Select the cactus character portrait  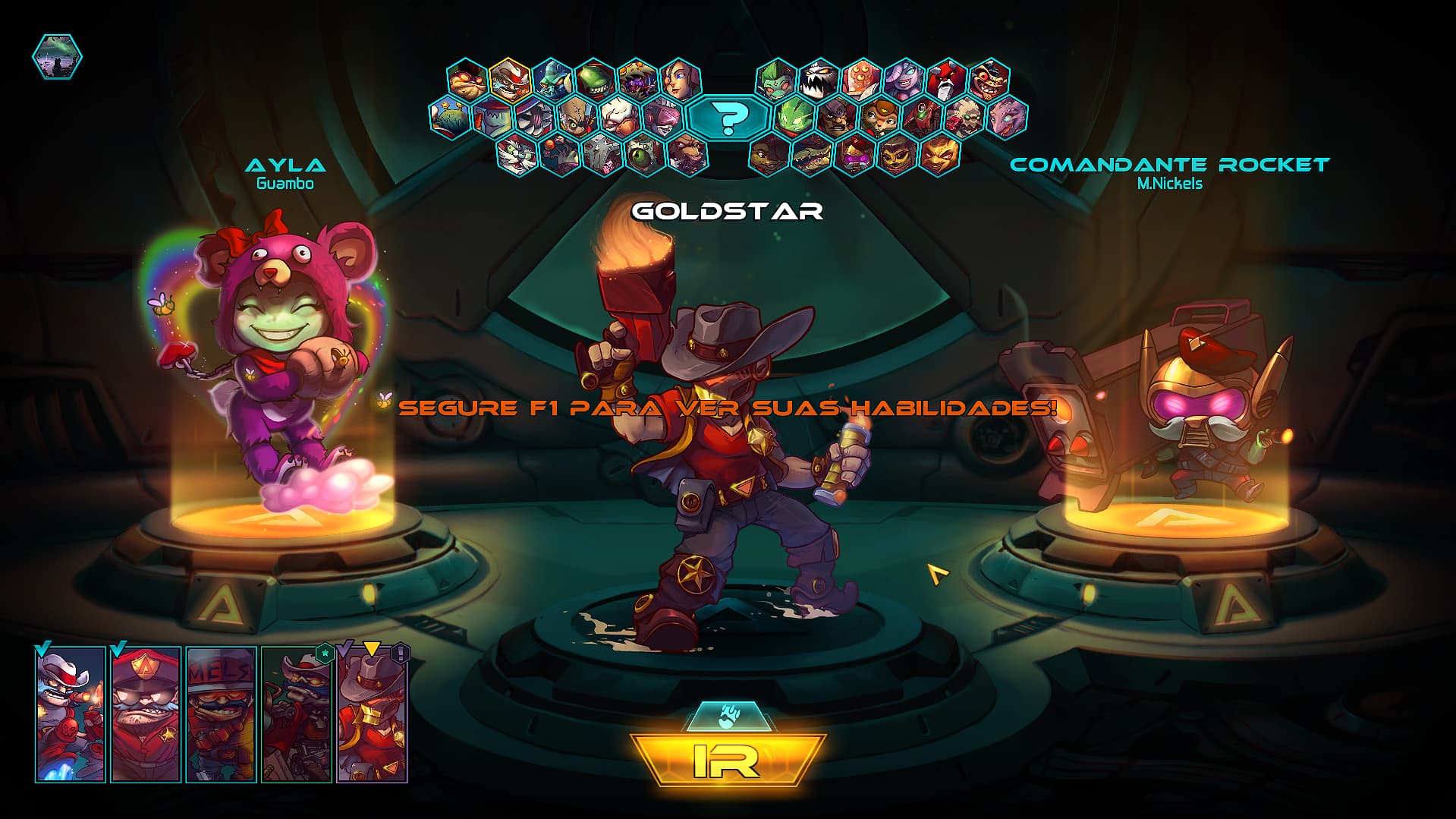pyautogui.click(x=450, y=117)
